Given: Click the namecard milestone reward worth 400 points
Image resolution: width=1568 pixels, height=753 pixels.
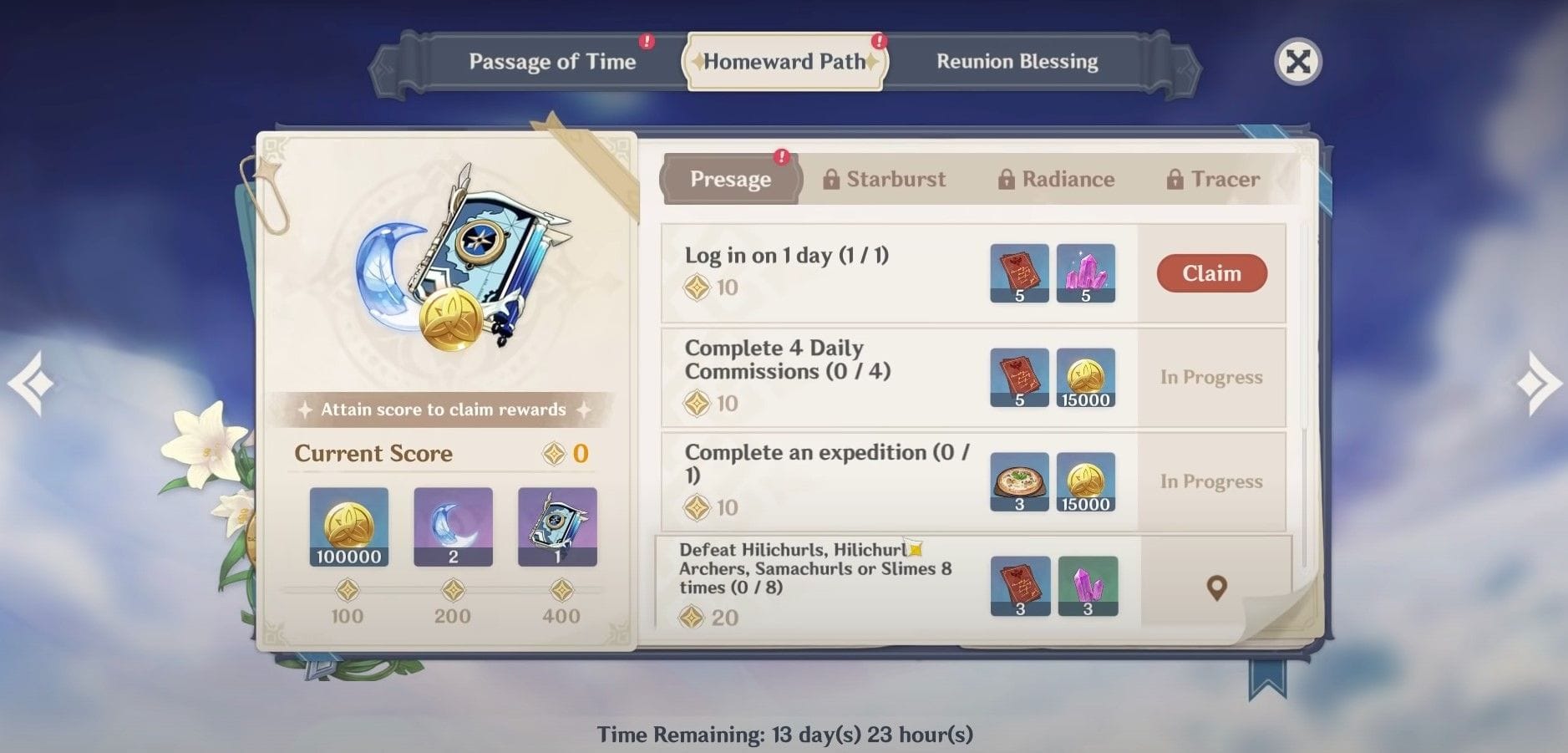Looking at the screenshot, I should click(x=557, y=528).
